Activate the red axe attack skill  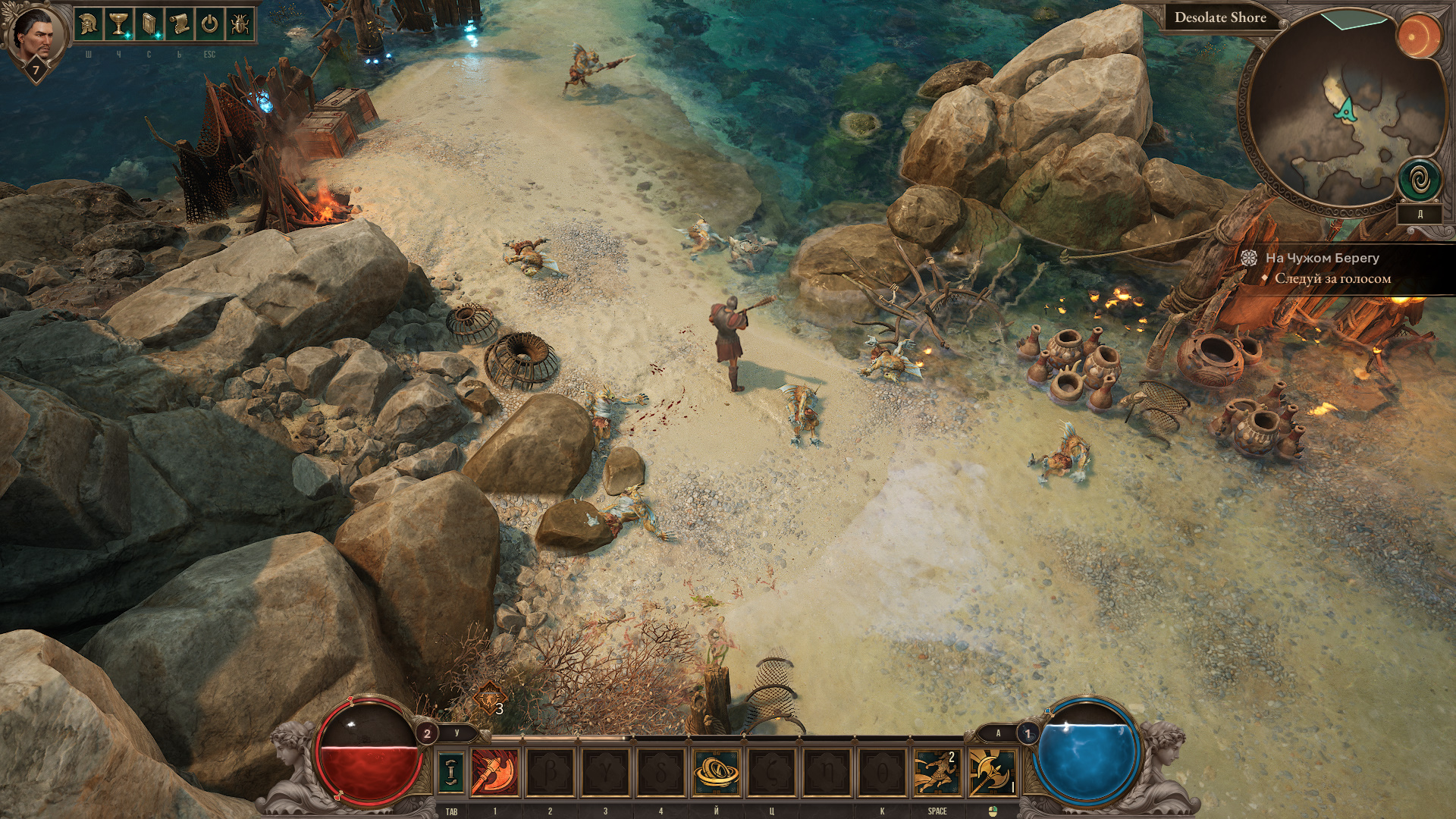coord(495,772)
